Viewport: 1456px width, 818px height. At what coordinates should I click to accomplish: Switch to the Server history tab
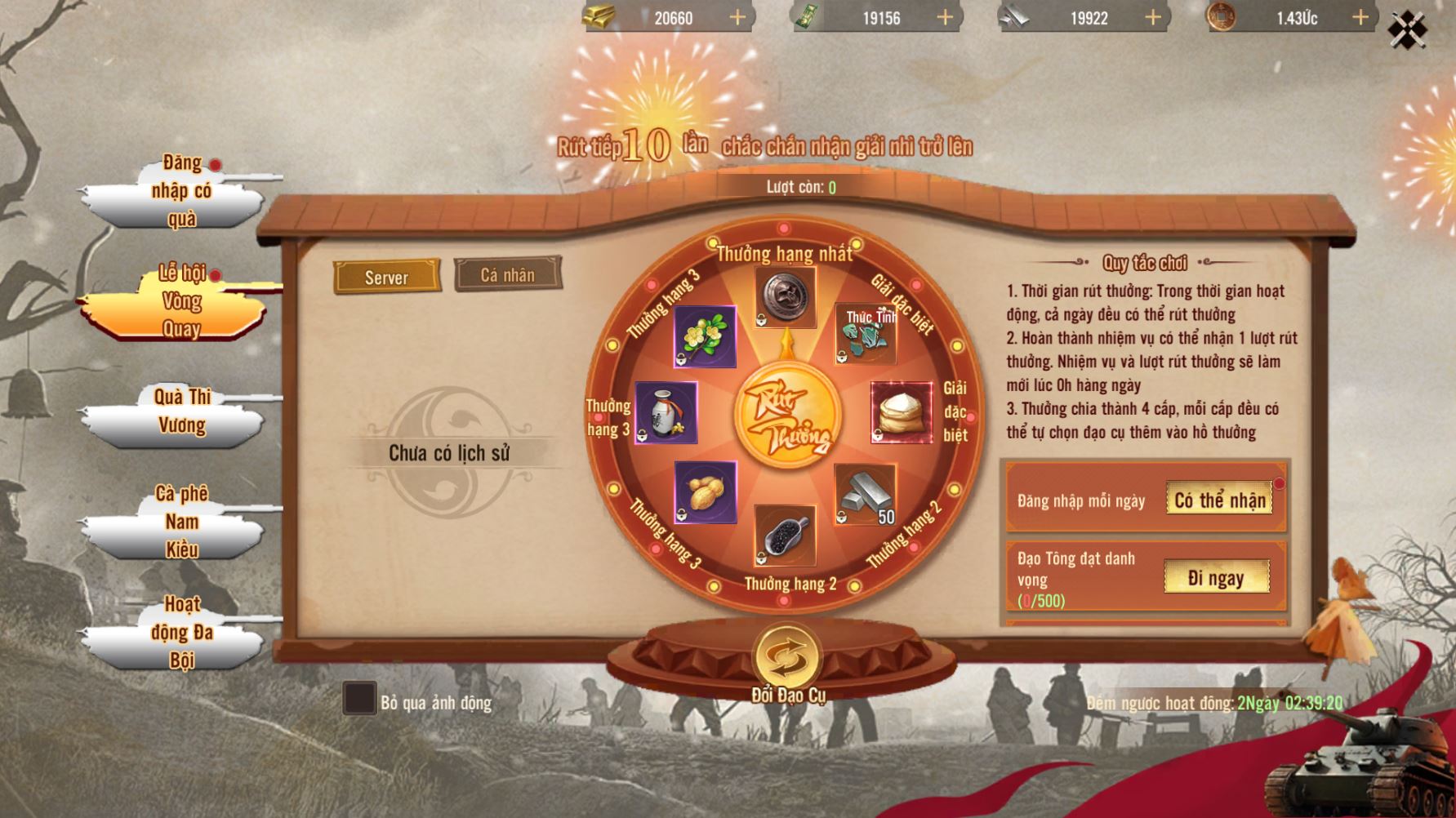coord(386,278)
